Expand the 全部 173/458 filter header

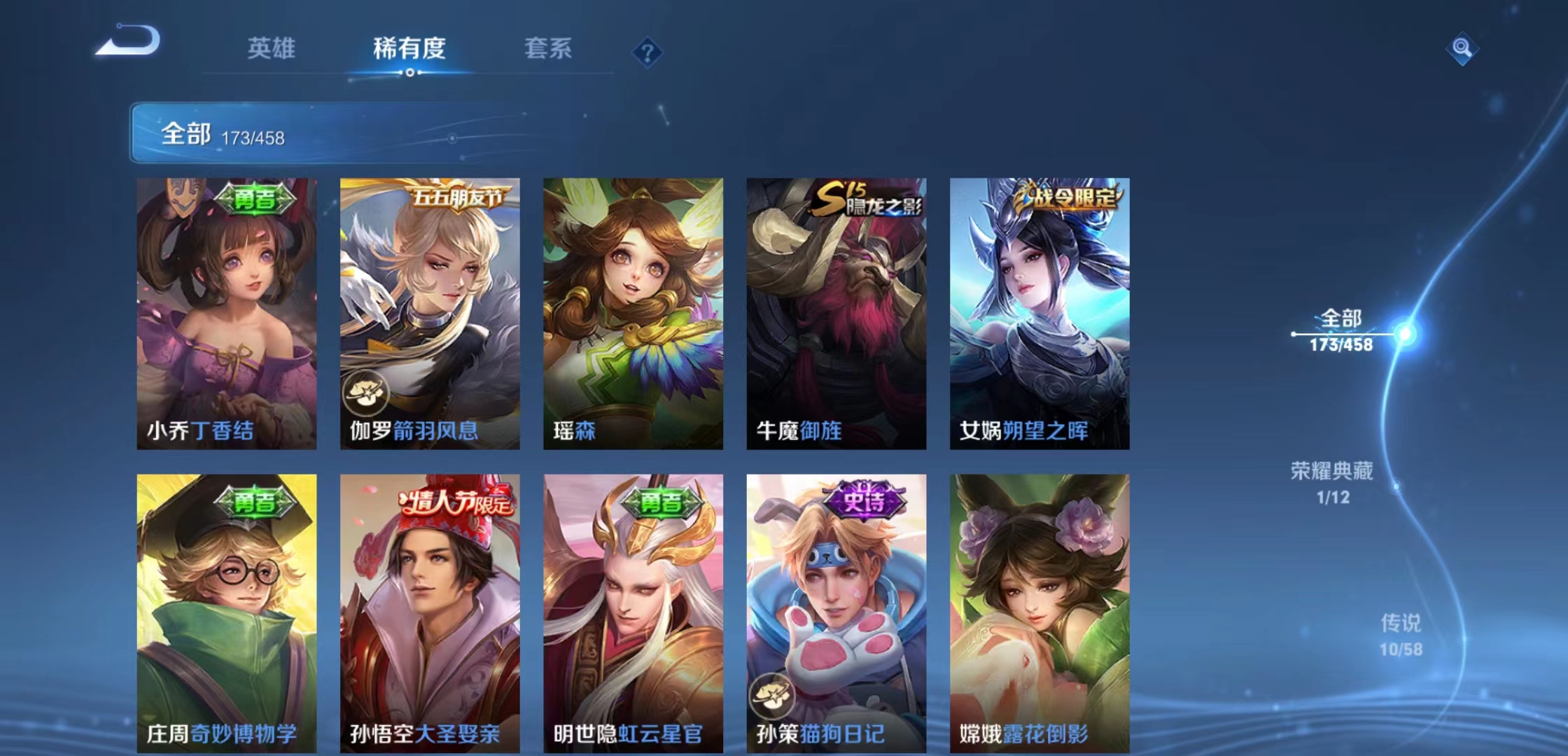coord(224,133)
